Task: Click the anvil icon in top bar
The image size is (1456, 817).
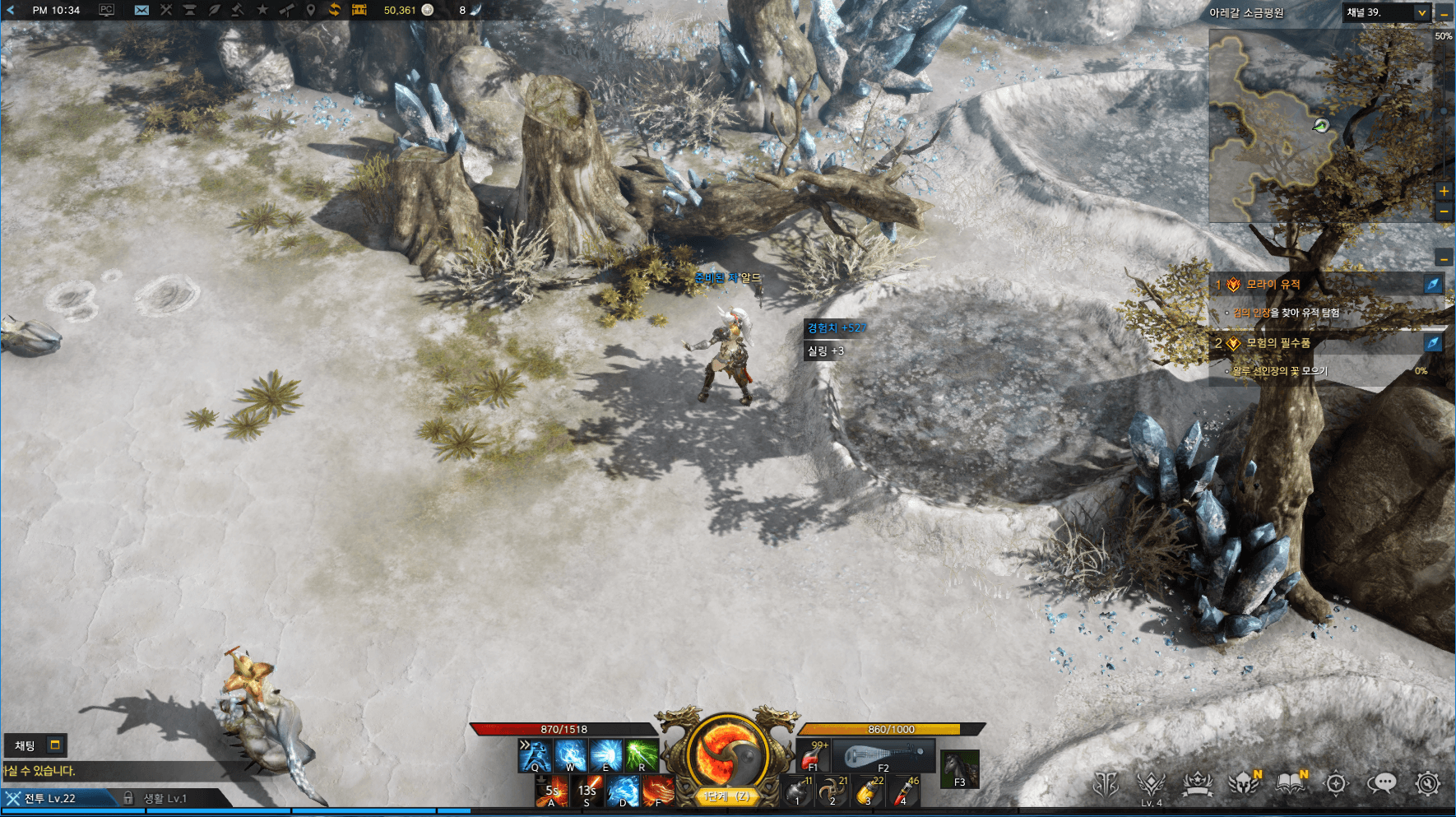Action: [x=189, y=10]
